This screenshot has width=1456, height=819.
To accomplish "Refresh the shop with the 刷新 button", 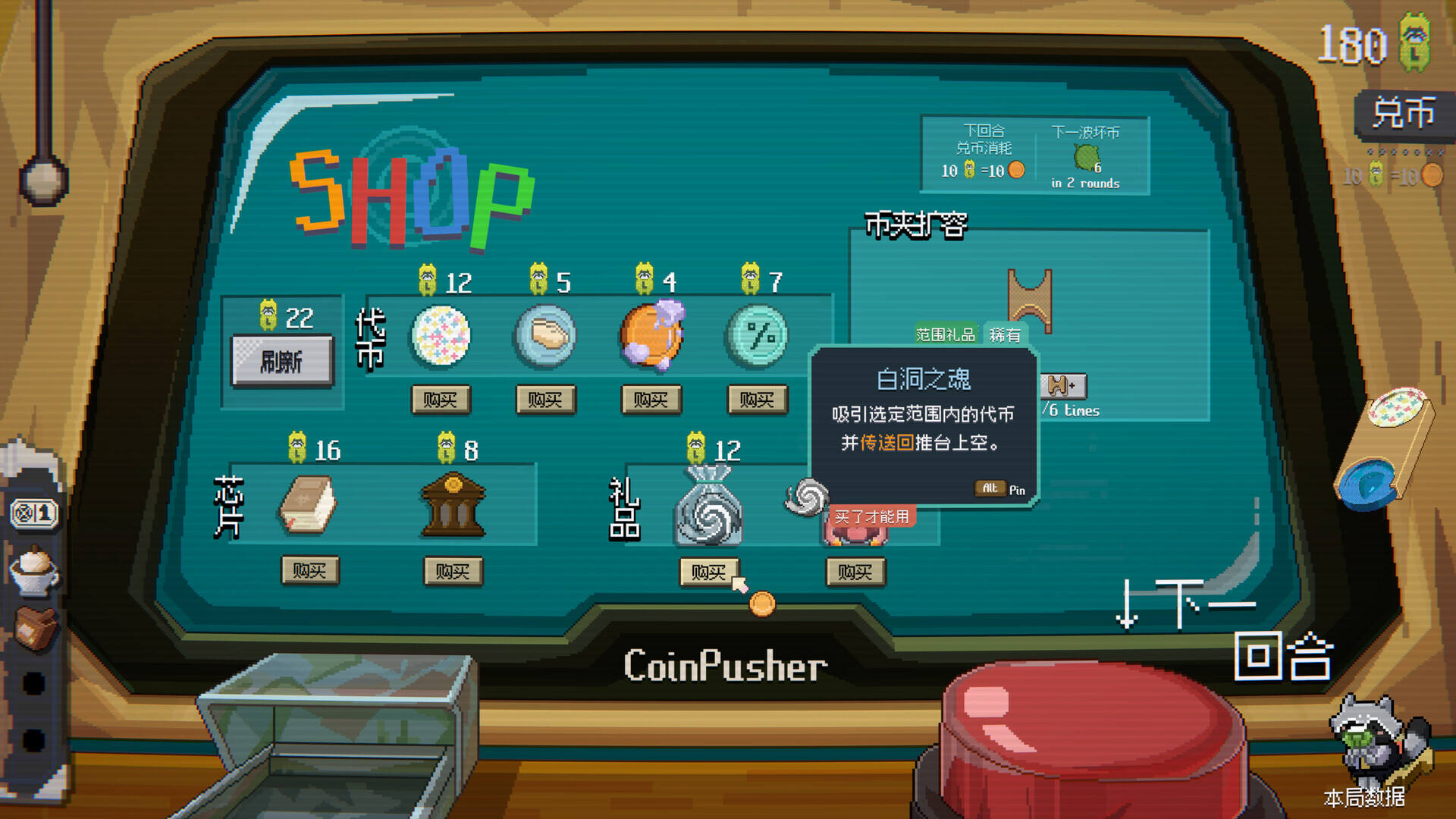I will [x=282, y=362].
